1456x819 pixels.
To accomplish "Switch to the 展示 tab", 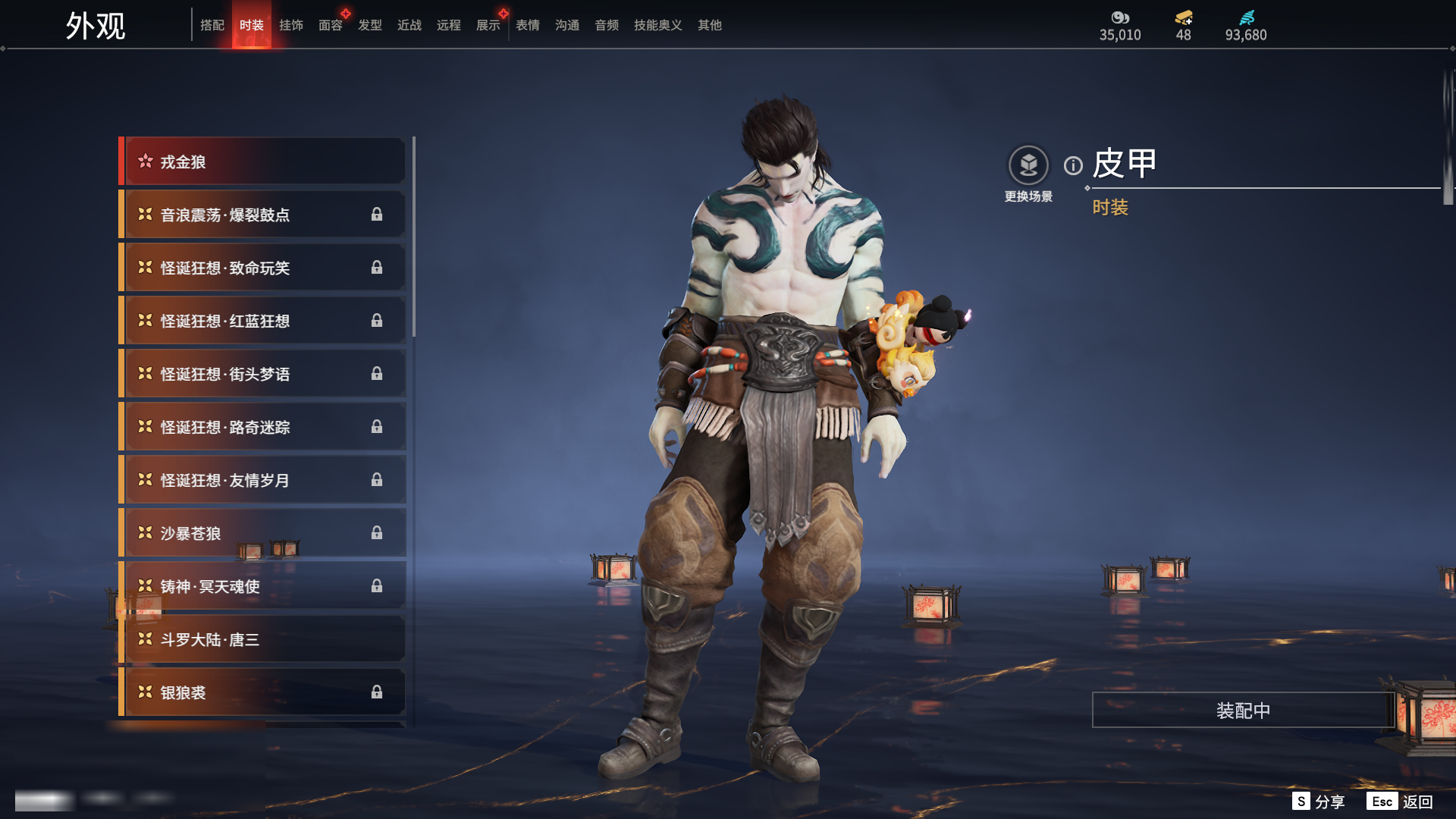I will click(488, 25).
